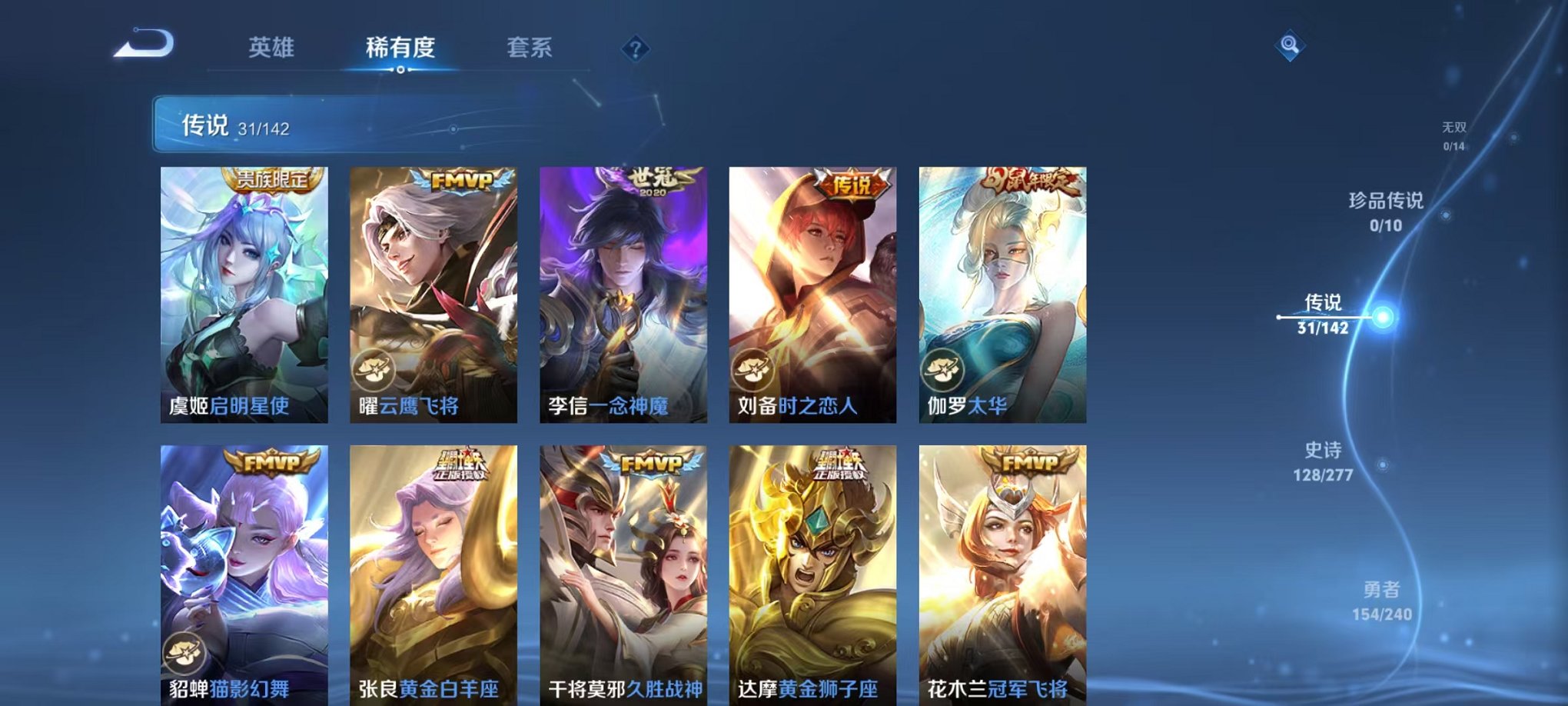Open the help question mark icon

coord(635,49)
